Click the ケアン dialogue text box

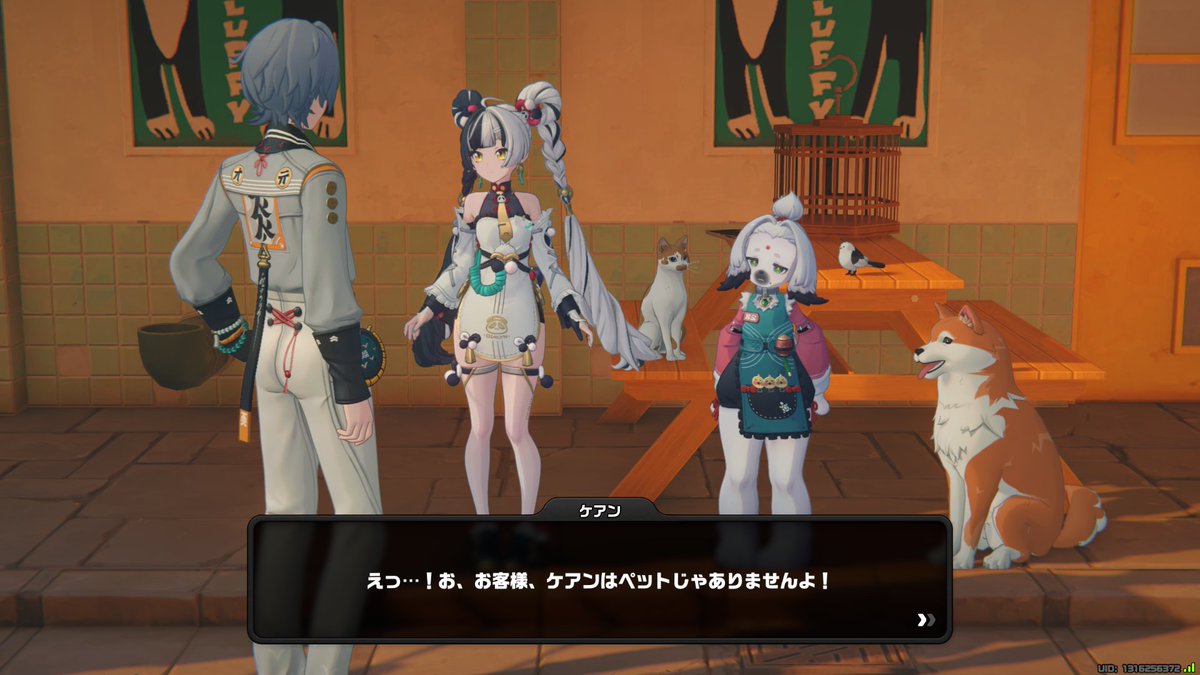(598, 579)
